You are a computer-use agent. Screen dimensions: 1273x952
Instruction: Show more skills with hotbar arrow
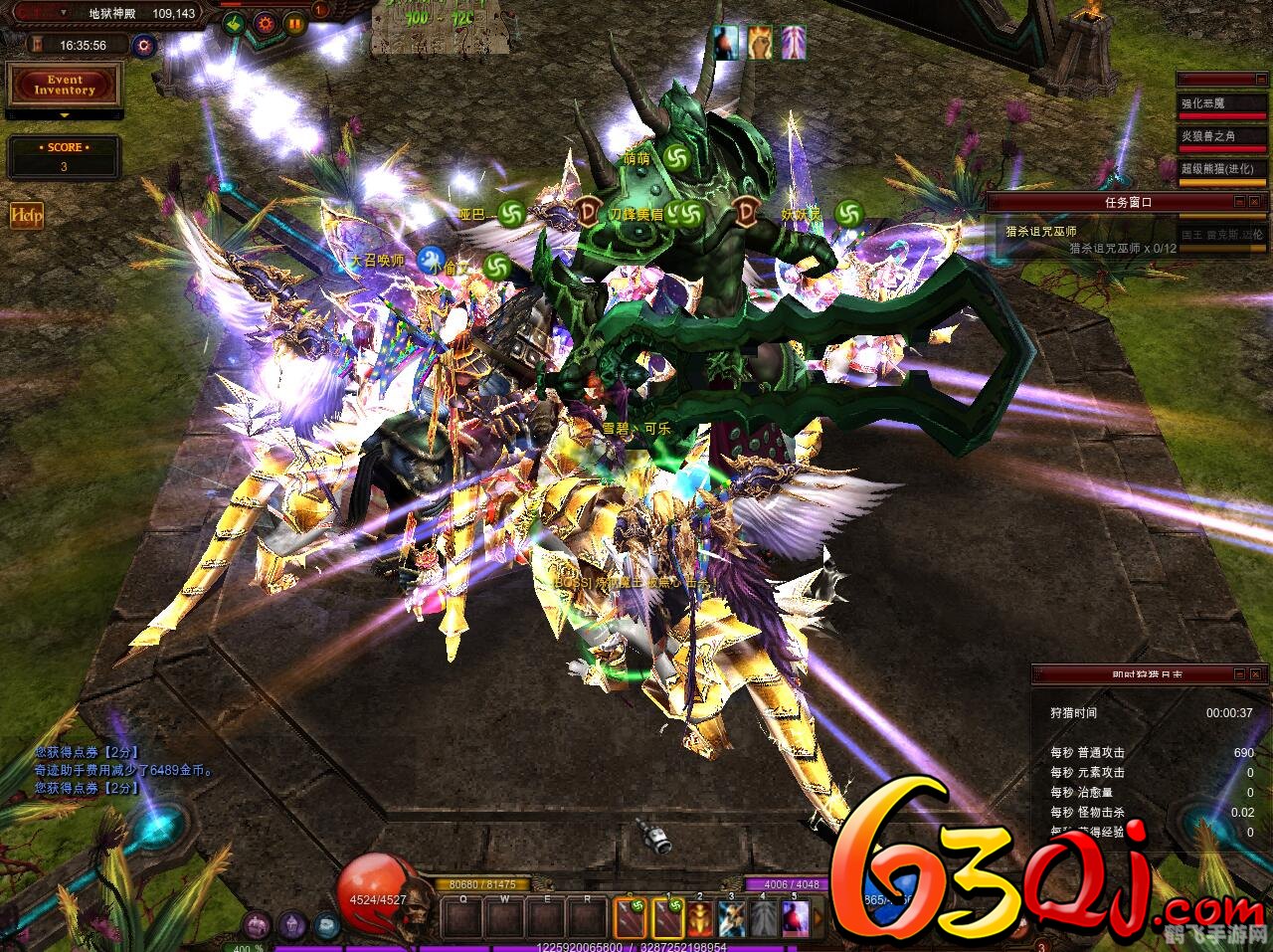[818, 918]
